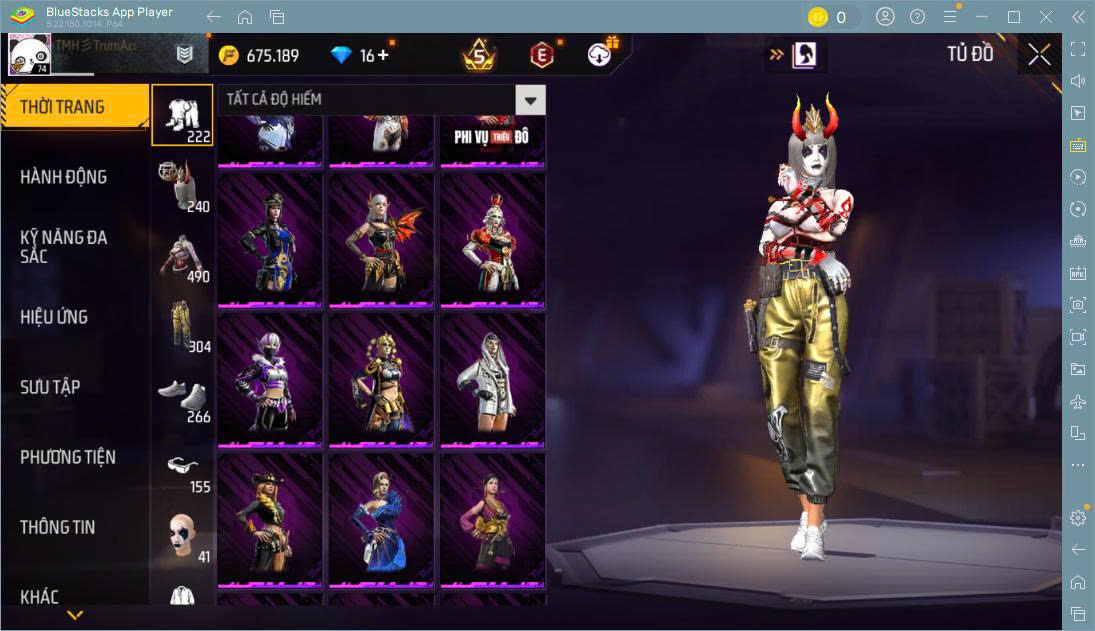Choose the shoes subcategory with 266 items
The image size is (1095, 631).
(x=182, y=397)
